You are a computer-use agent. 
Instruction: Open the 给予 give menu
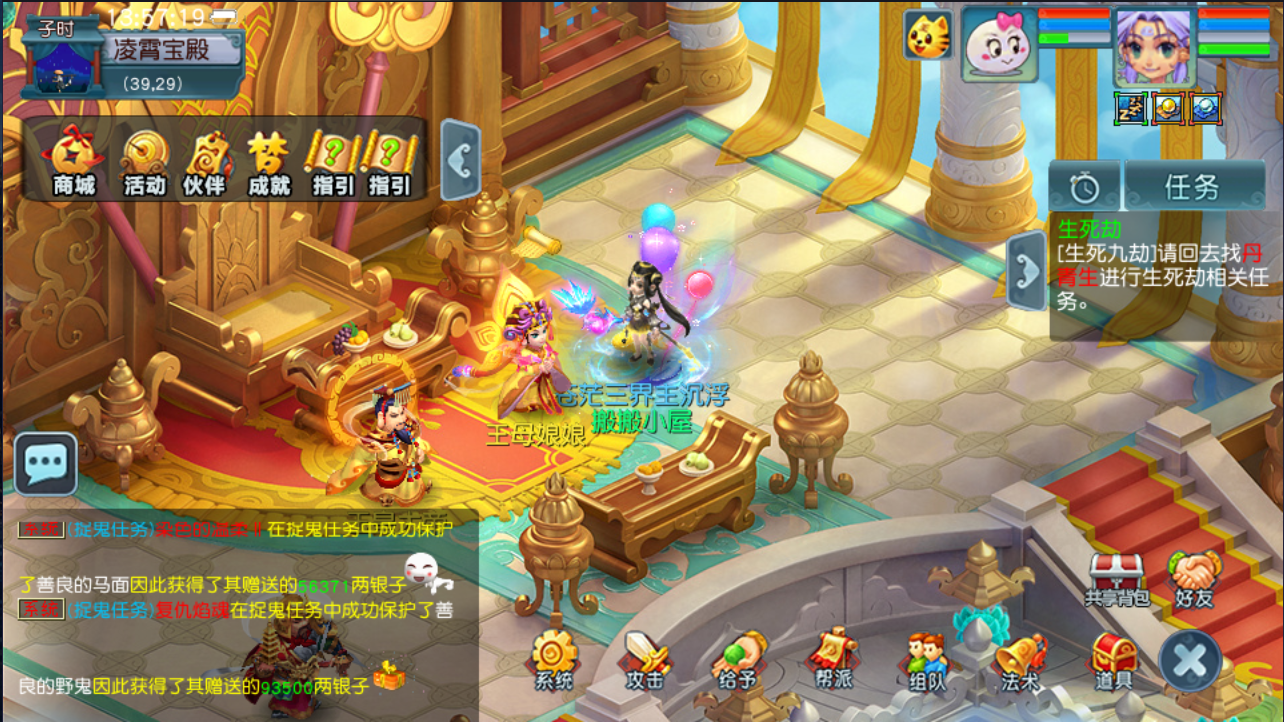737,660
